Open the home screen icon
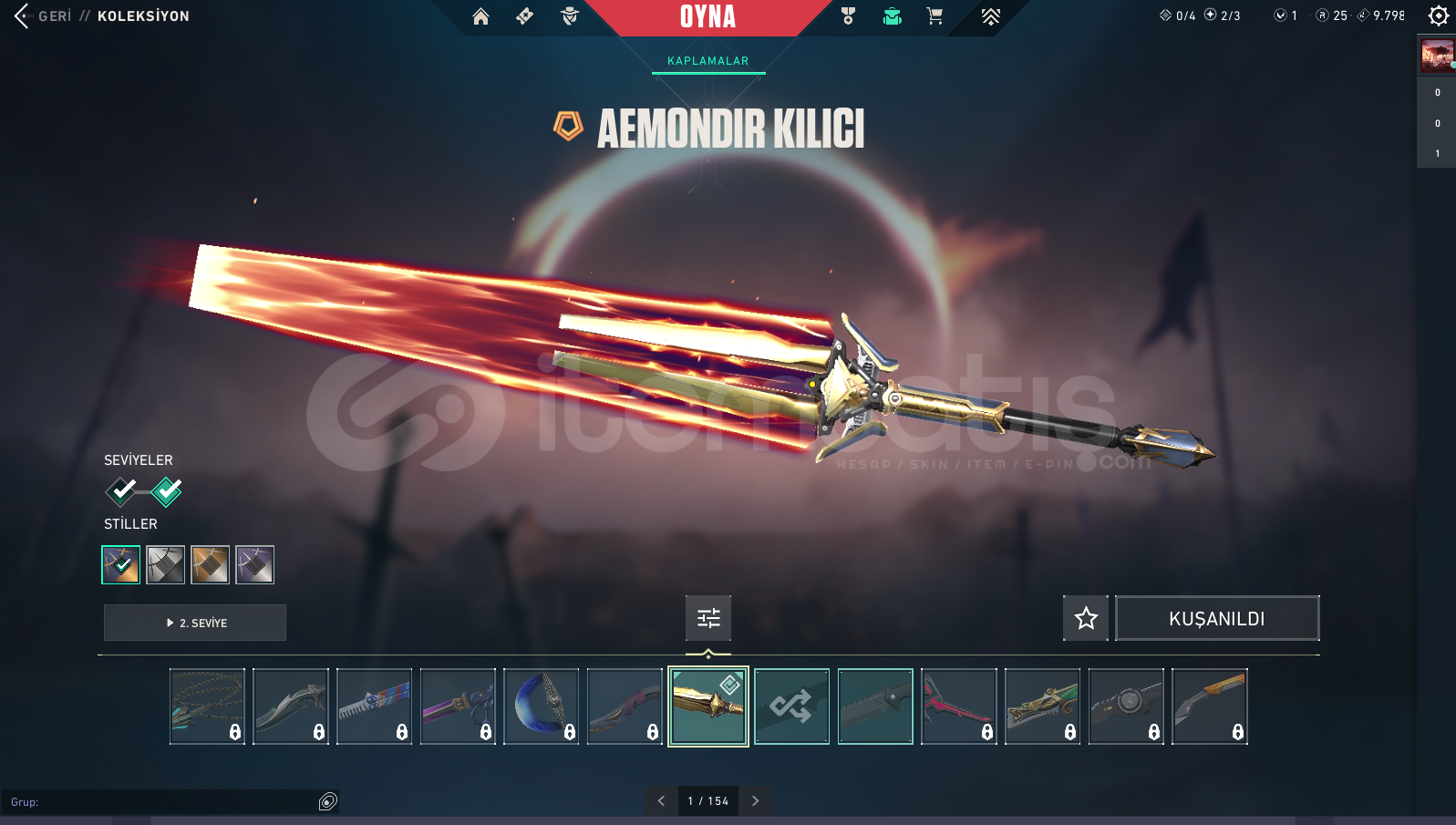The width and height of the screenshot is (1456, 825). (480, 16)
